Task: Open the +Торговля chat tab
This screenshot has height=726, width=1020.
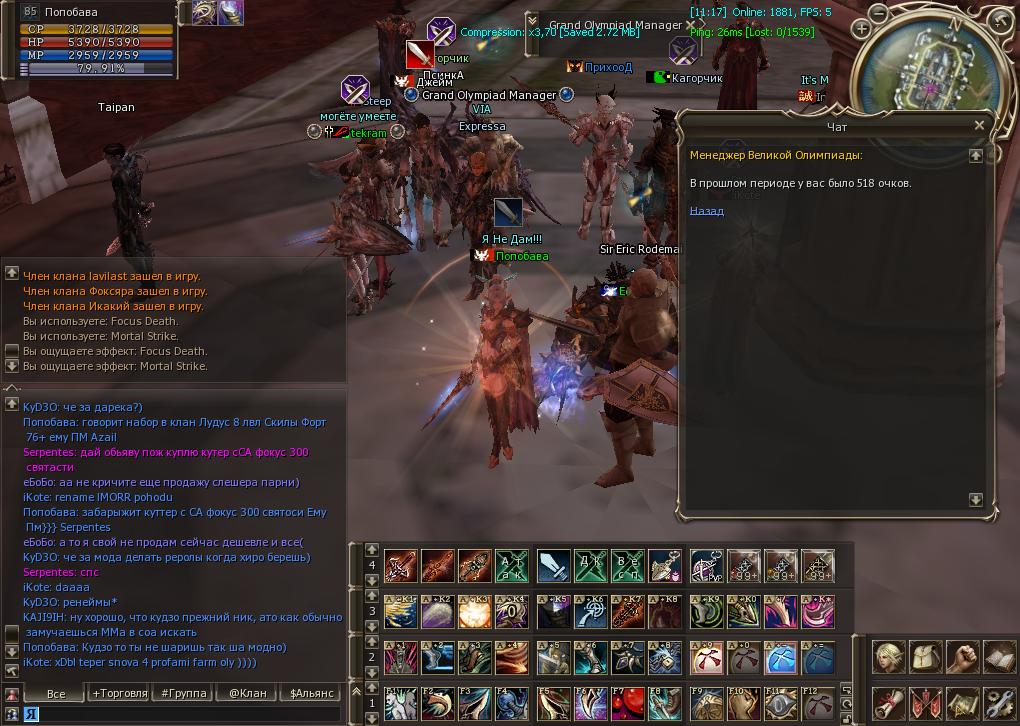Action: point(119,692)
